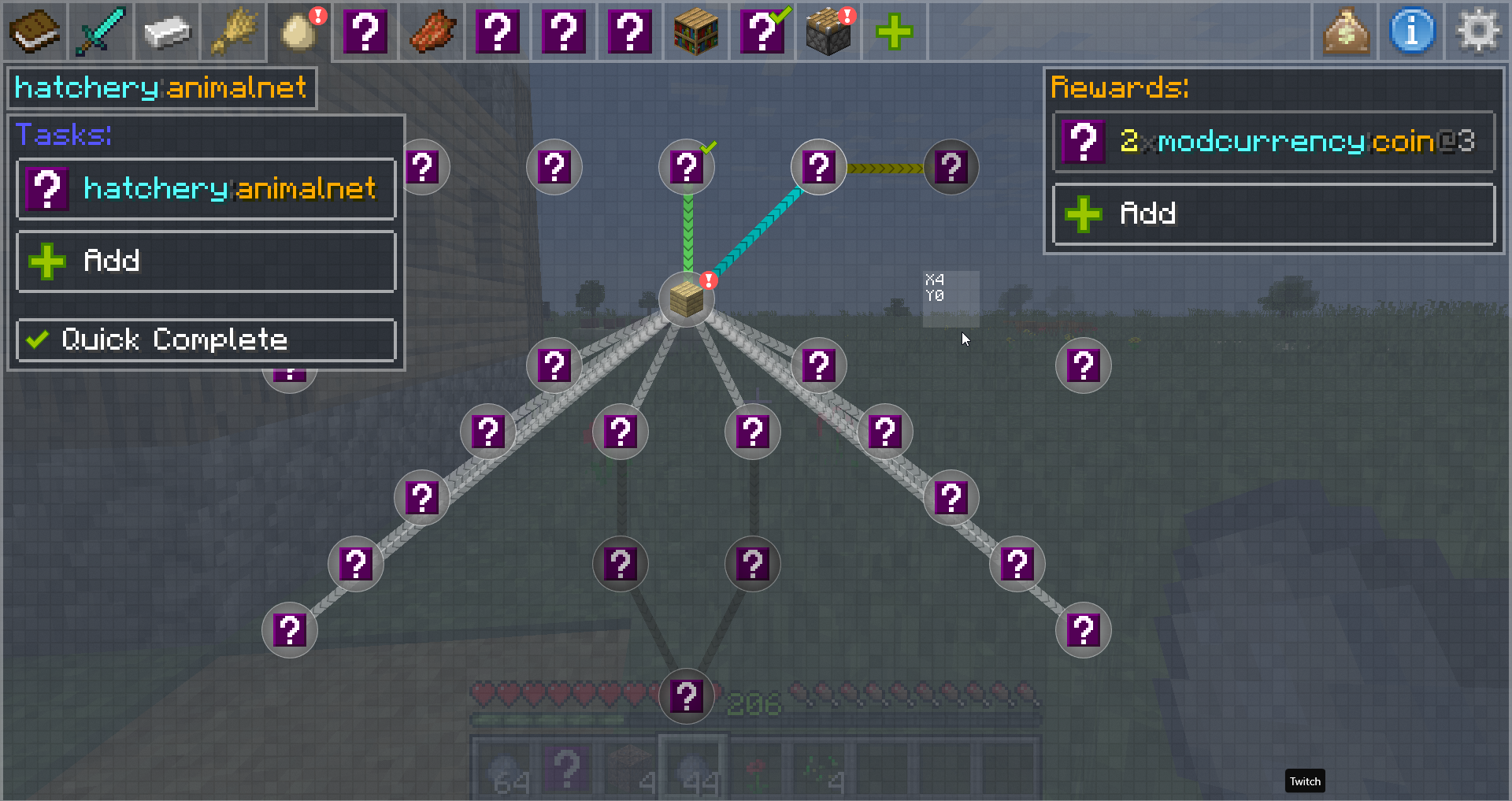This screenshot has height=801, width=1512.
Task: Click the Twitch overlay label
Action: [x=1305, y=781]
